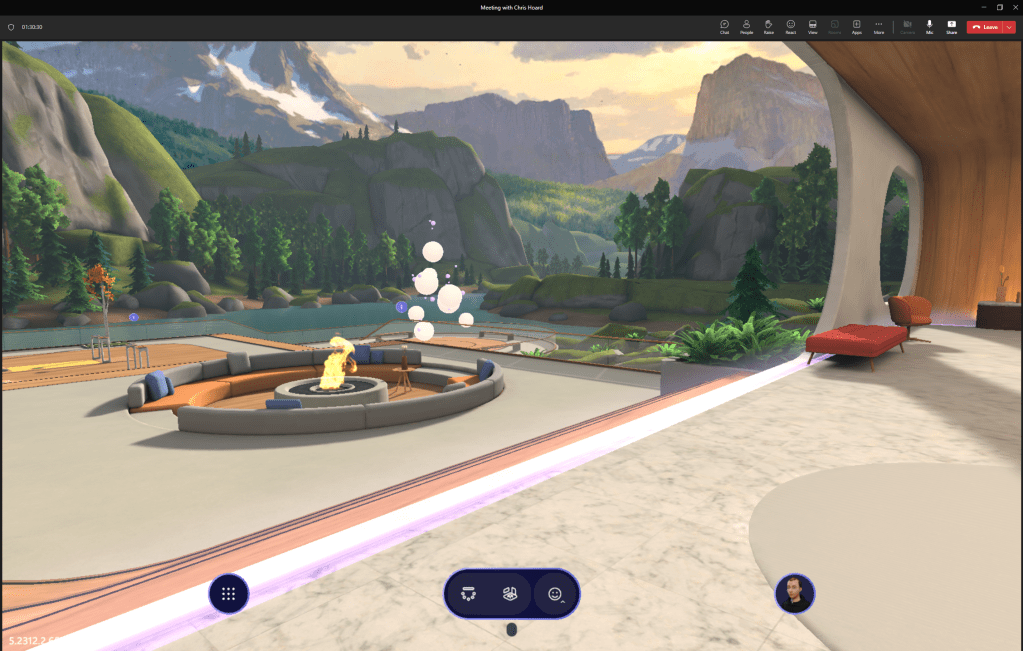Raise your hand in the meeting
Screen dimensions: 1023x651
click(x=768, y=26)
